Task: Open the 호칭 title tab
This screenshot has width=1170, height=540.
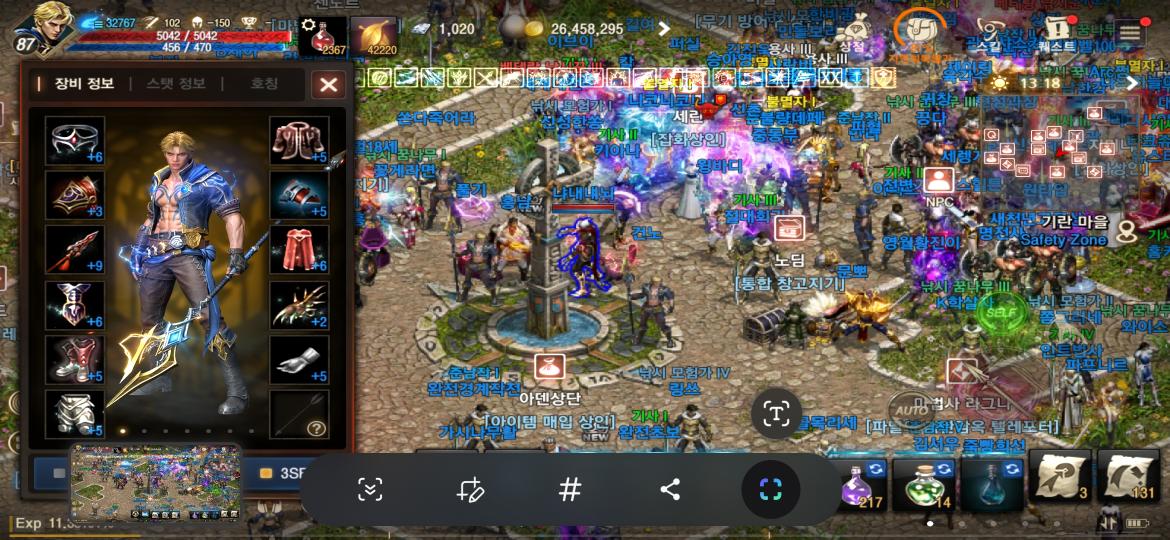Action: pyautogui.click(x=264, y=84)
